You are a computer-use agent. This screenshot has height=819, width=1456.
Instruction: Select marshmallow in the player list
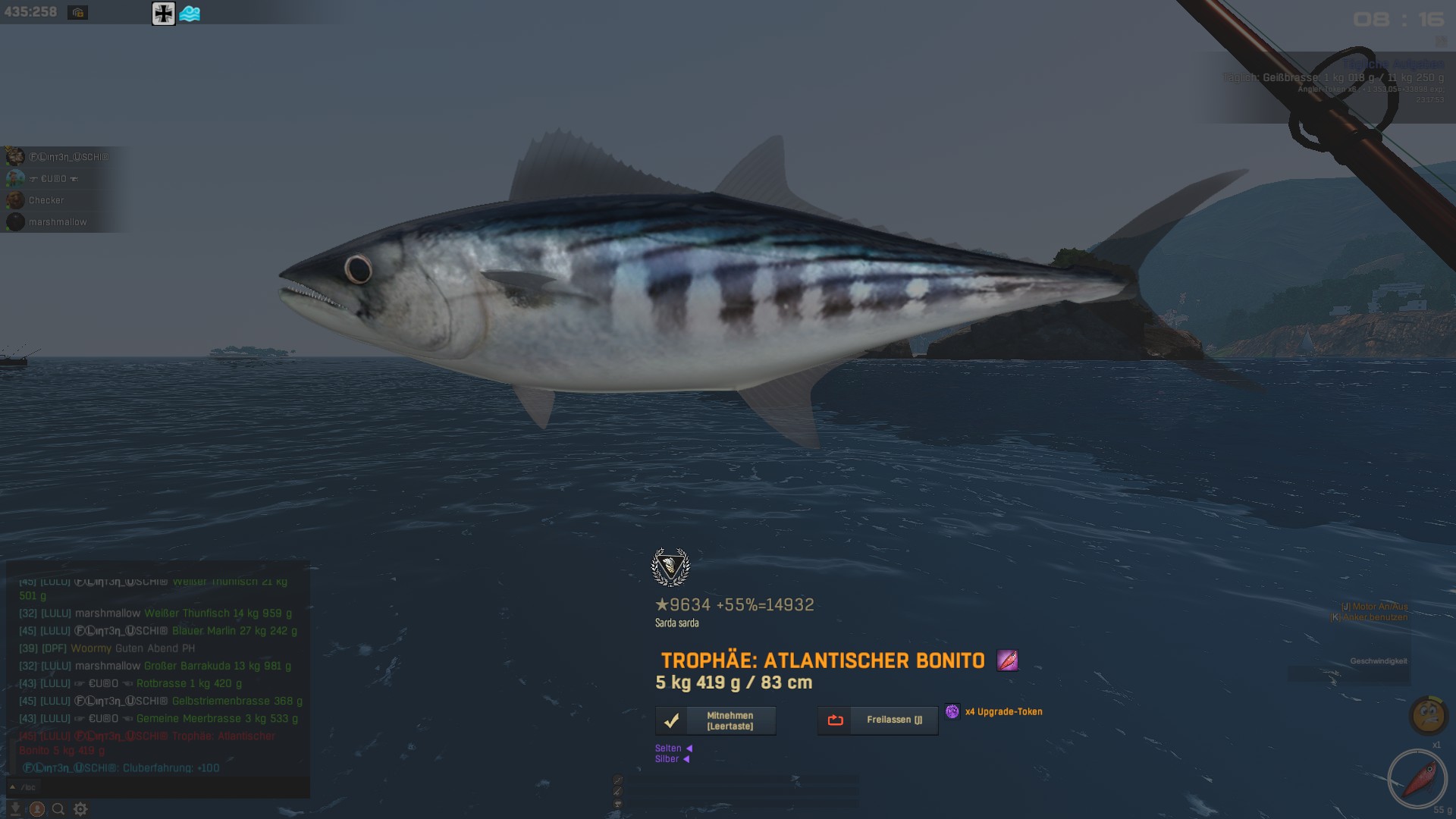point(58,222)
